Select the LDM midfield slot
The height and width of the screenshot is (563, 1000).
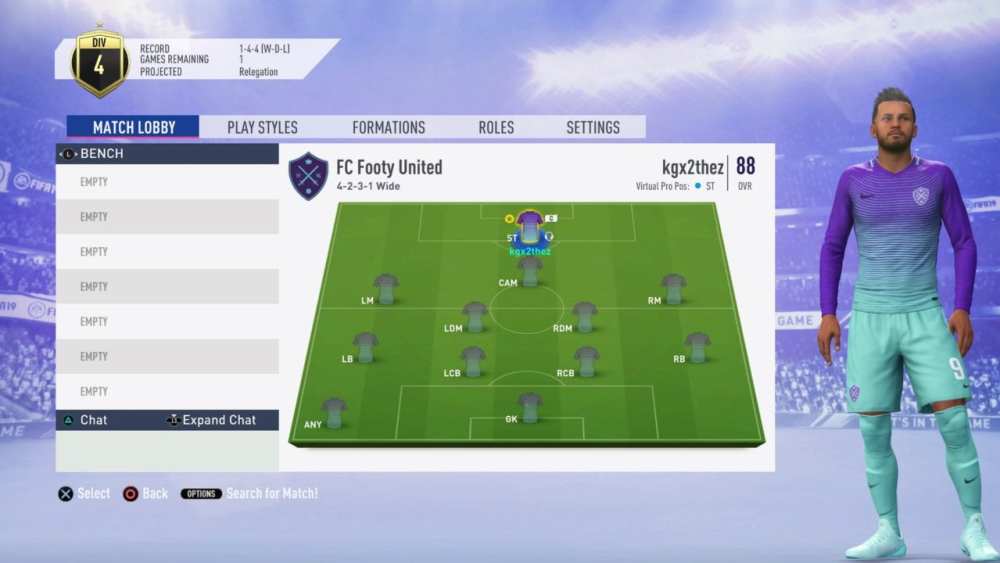(475, 316)
